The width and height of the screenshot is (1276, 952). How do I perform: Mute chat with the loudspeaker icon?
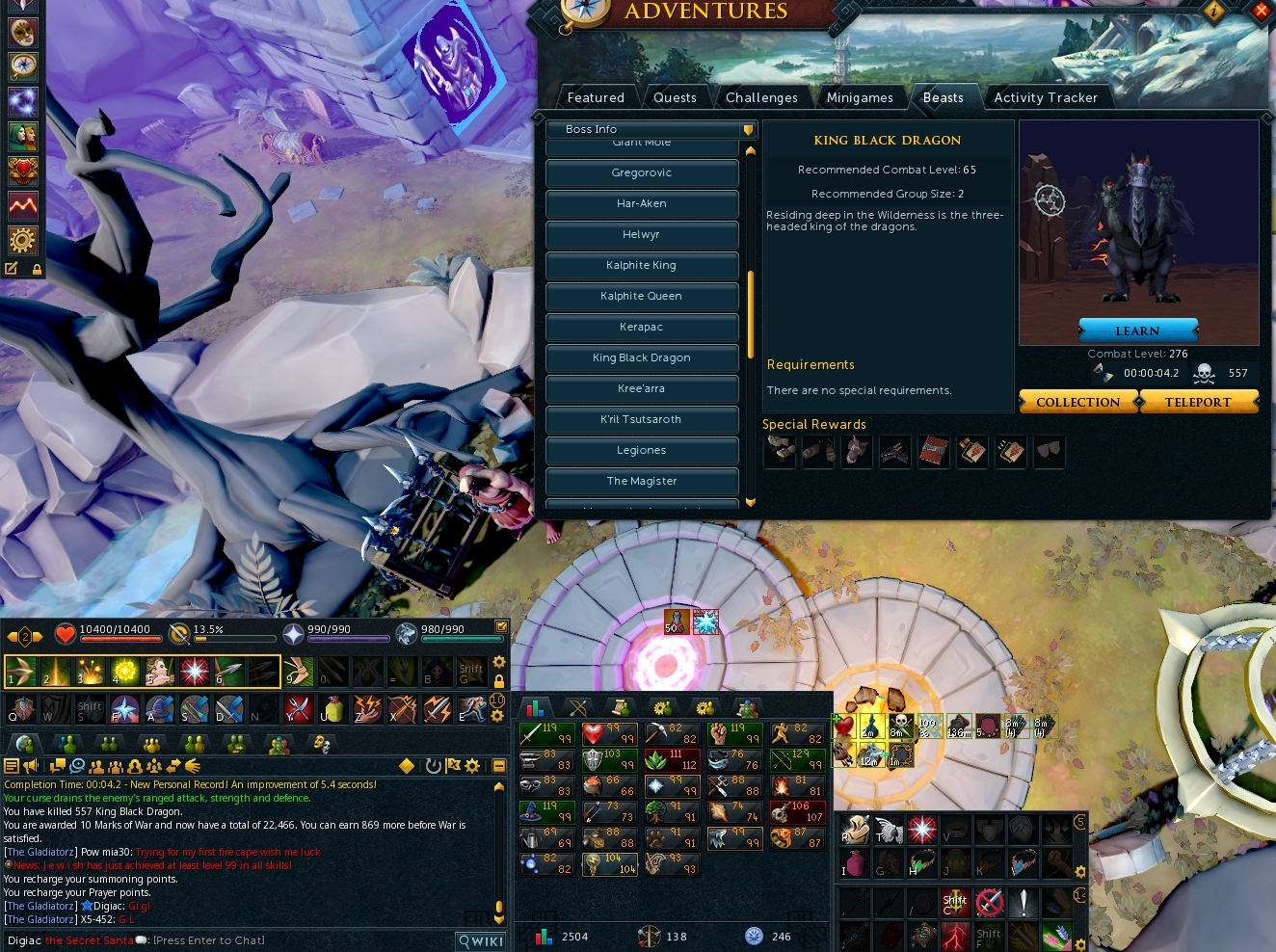31,767
